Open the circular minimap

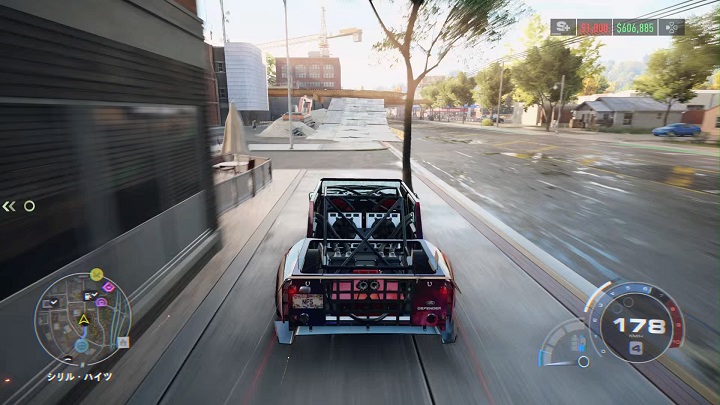point(82,320)
